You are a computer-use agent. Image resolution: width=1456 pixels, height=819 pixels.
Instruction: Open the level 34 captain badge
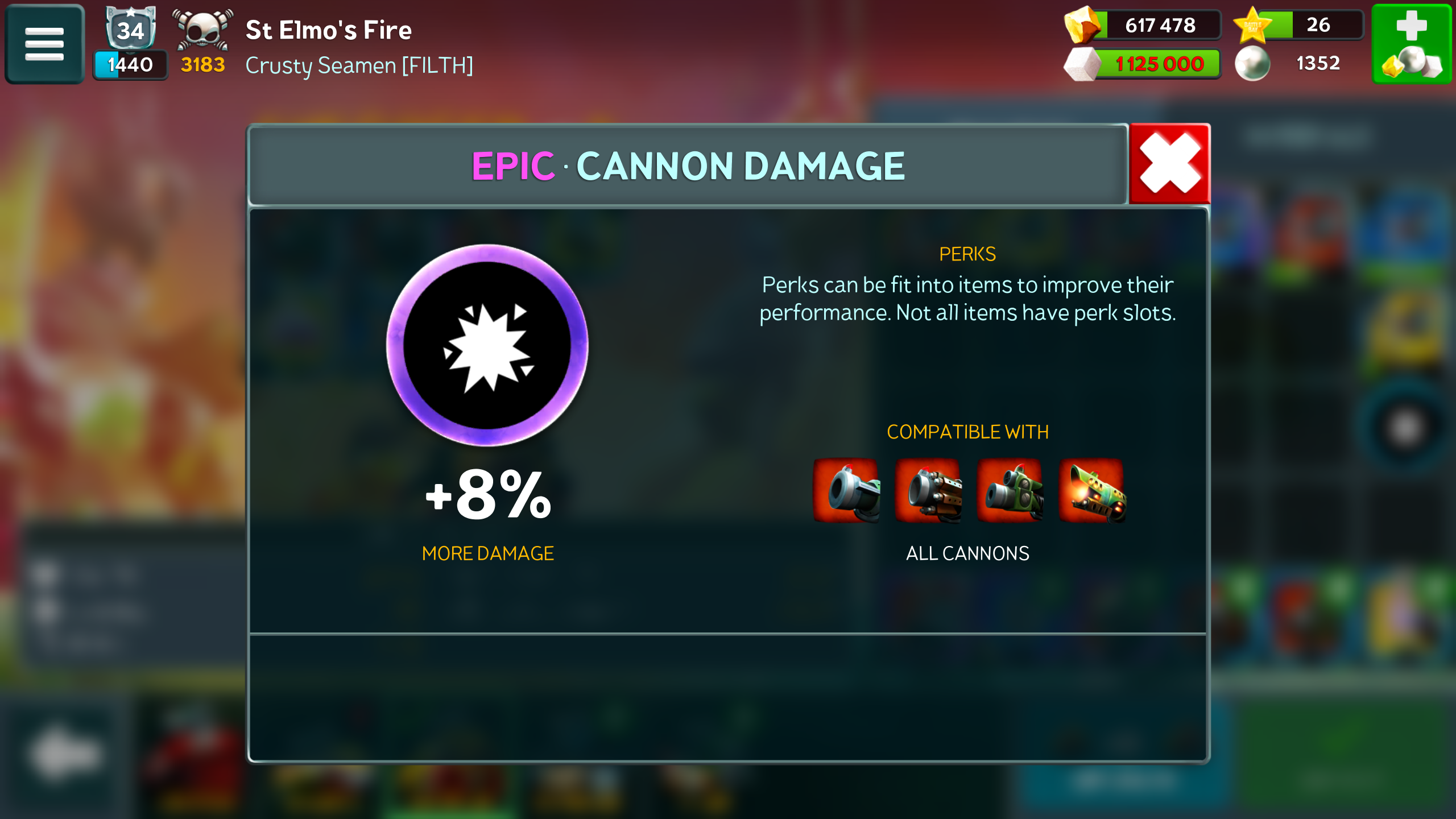pos(131,28)
